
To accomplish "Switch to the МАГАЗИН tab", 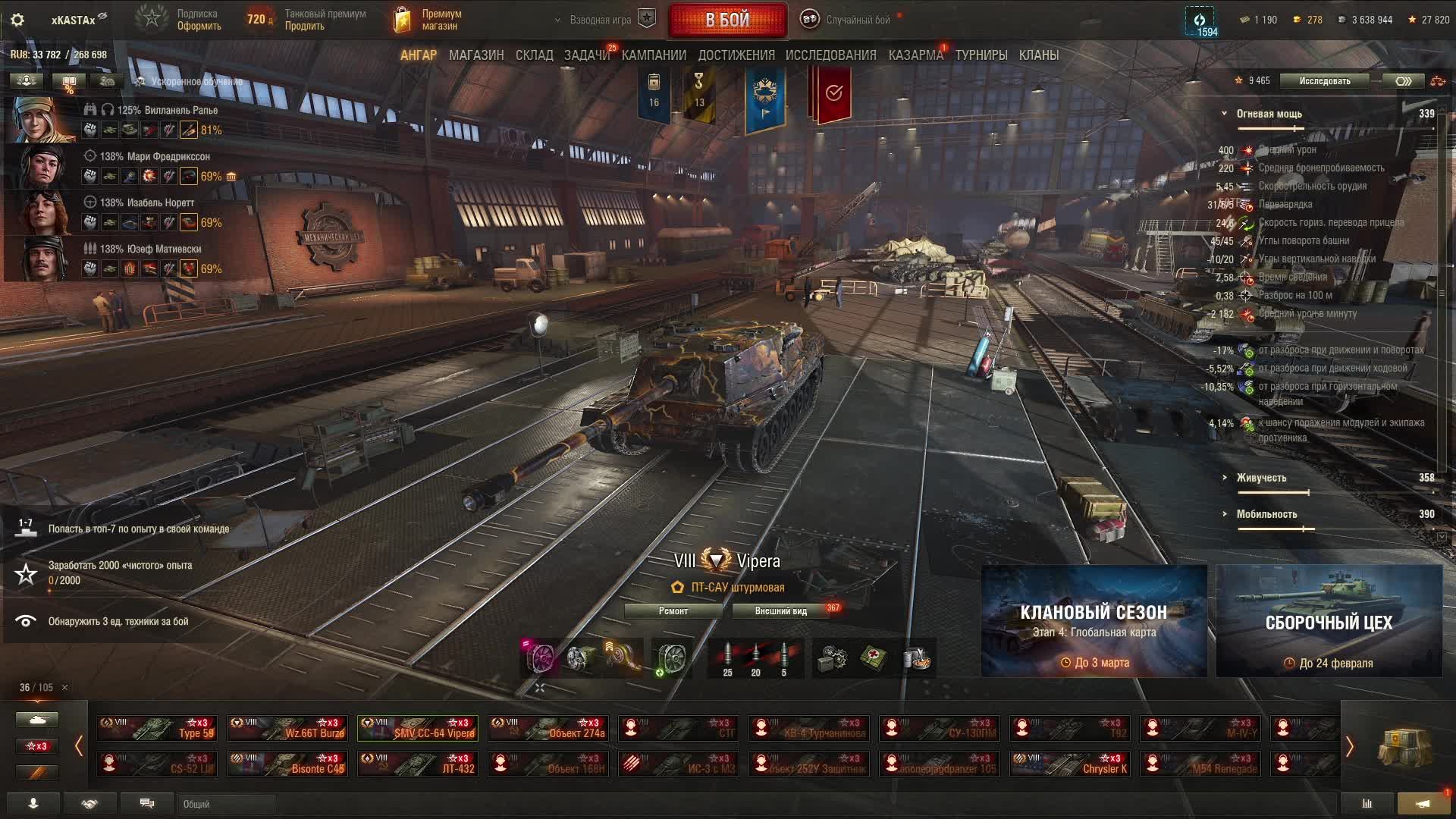I will (x=475, y=55).
